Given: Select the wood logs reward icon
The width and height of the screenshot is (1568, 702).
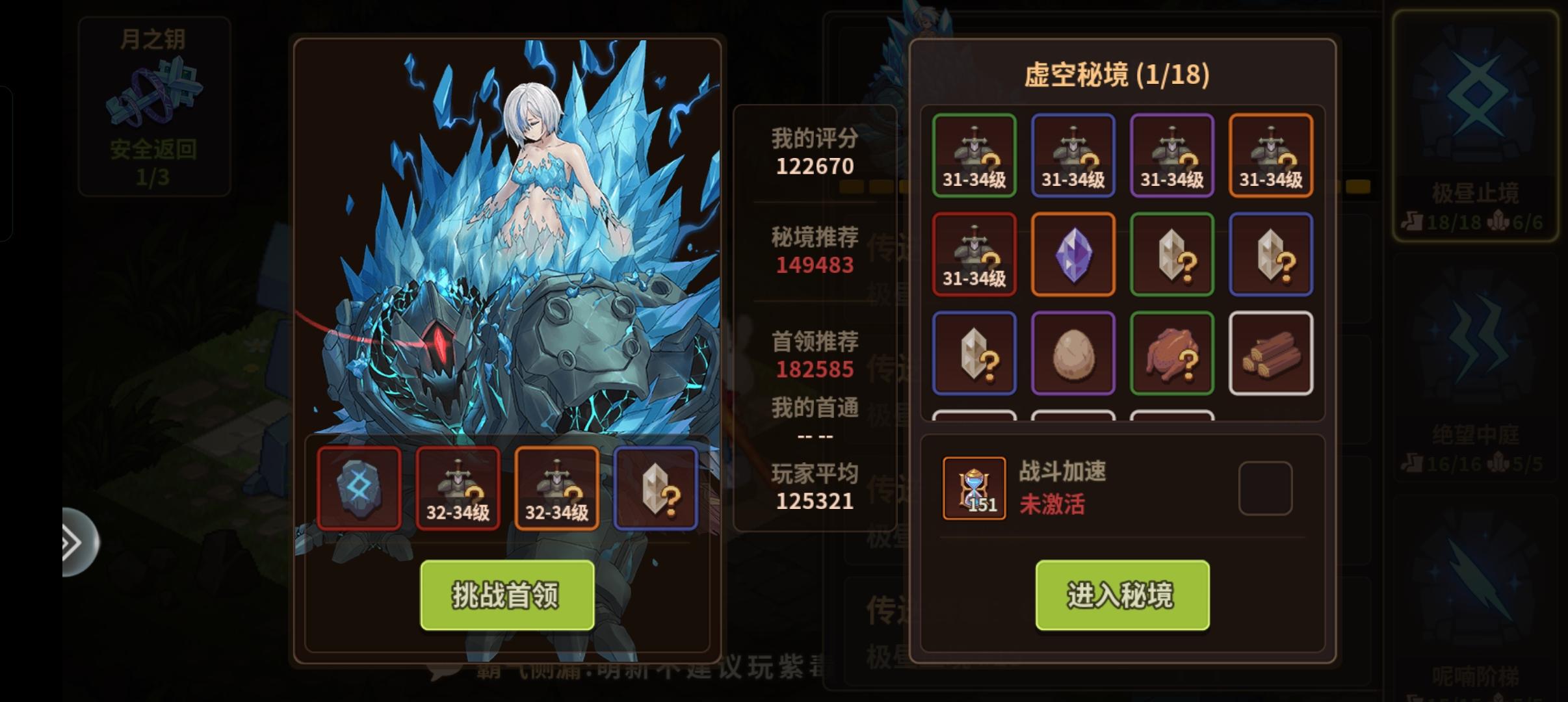Looking at the screenshot, I should coord(1271,351).
